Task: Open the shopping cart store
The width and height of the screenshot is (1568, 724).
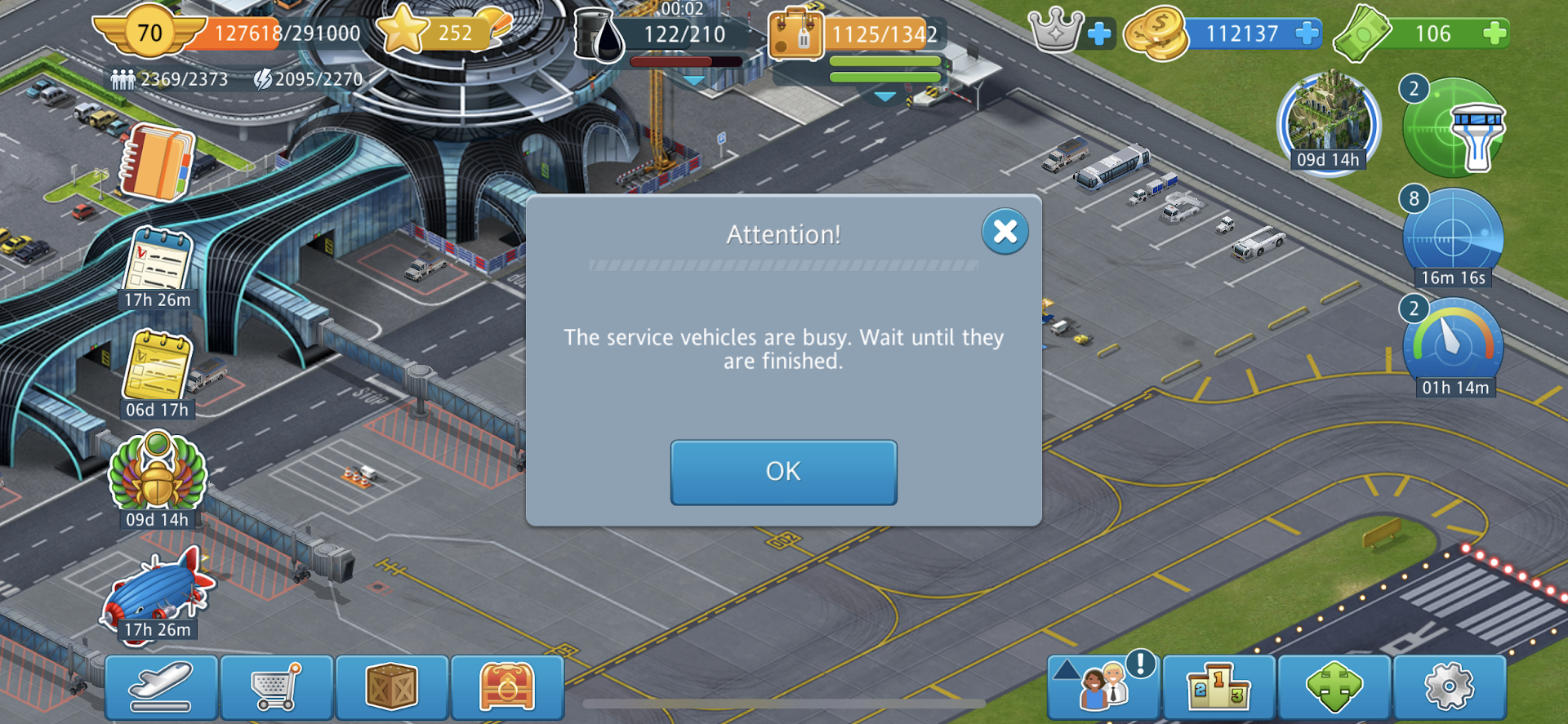Action: tap(277, 687)
